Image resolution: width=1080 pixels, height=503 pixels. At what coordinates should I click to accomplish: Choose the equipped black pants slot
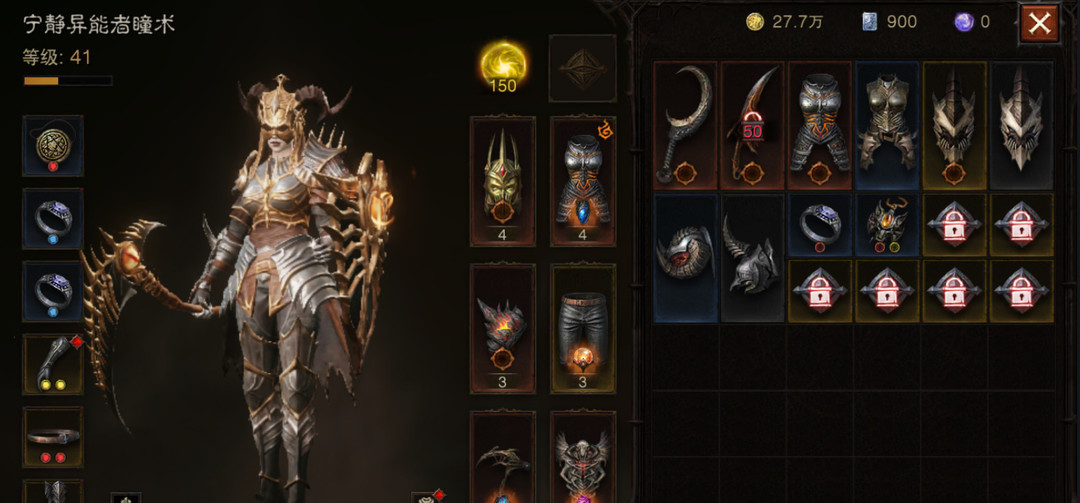click(583, 327)
